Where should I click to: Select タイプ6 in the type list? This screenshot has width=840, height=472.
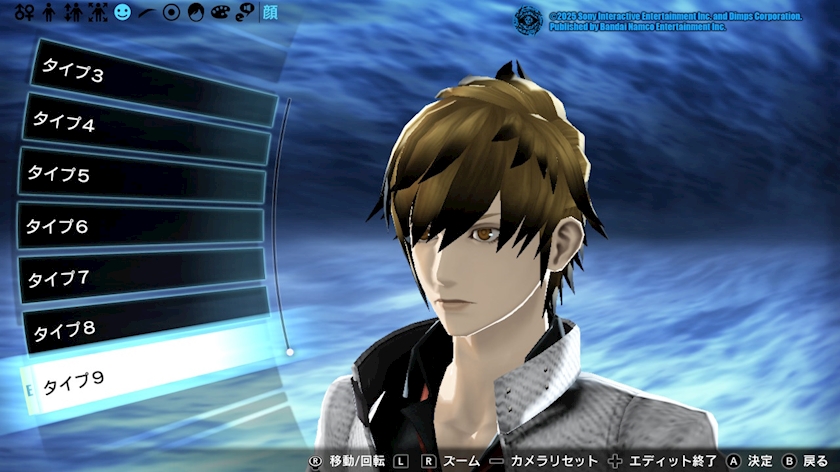tap(140, 227)
